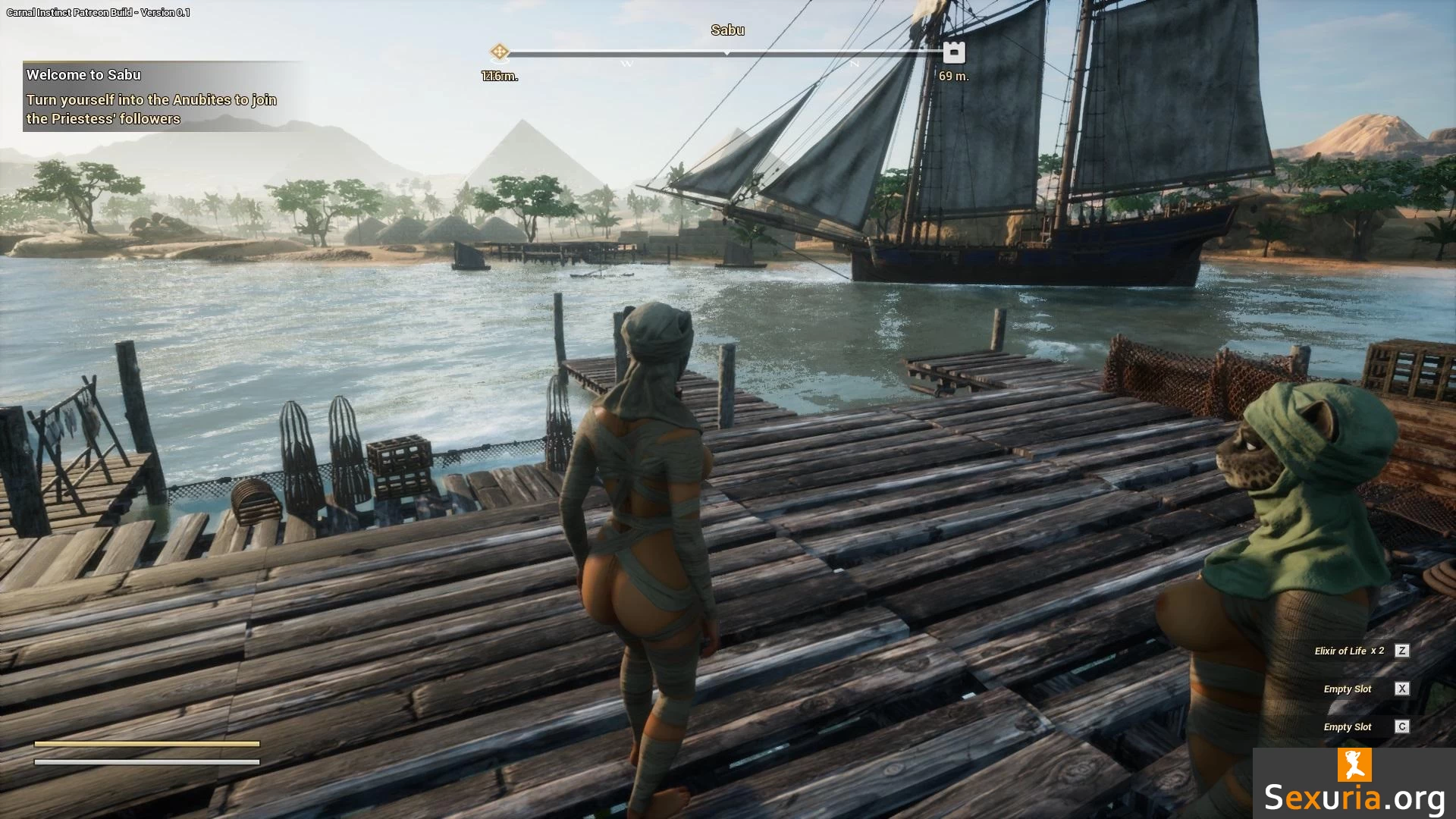This screenshot has width=1456, height=819.
Task: Use the Elixir of Life quick slot
Action: [x=1401, y=651]
